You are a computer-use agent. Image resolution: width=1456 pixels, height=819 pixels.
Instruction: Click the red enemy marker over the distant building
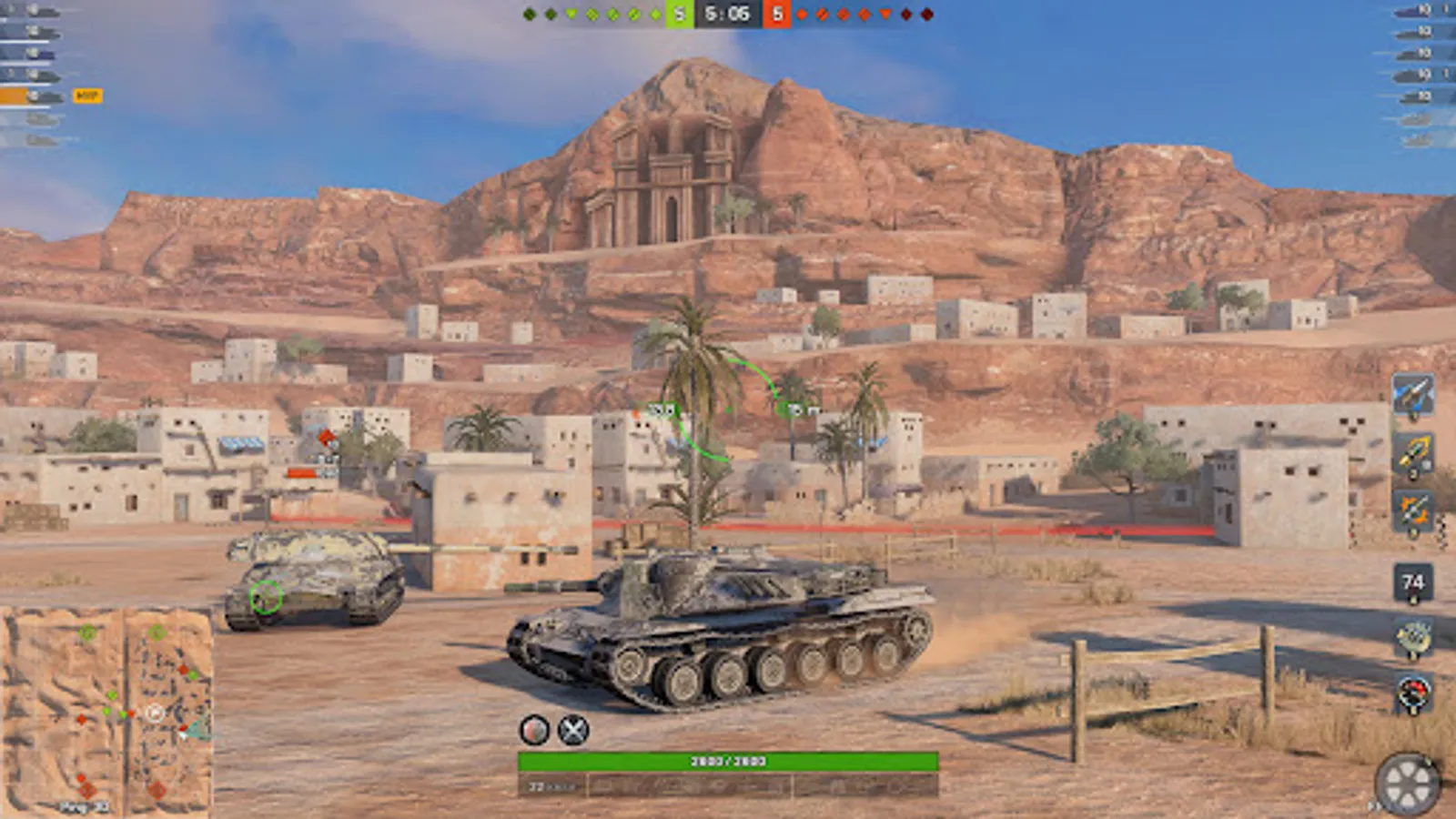(324, 437)
